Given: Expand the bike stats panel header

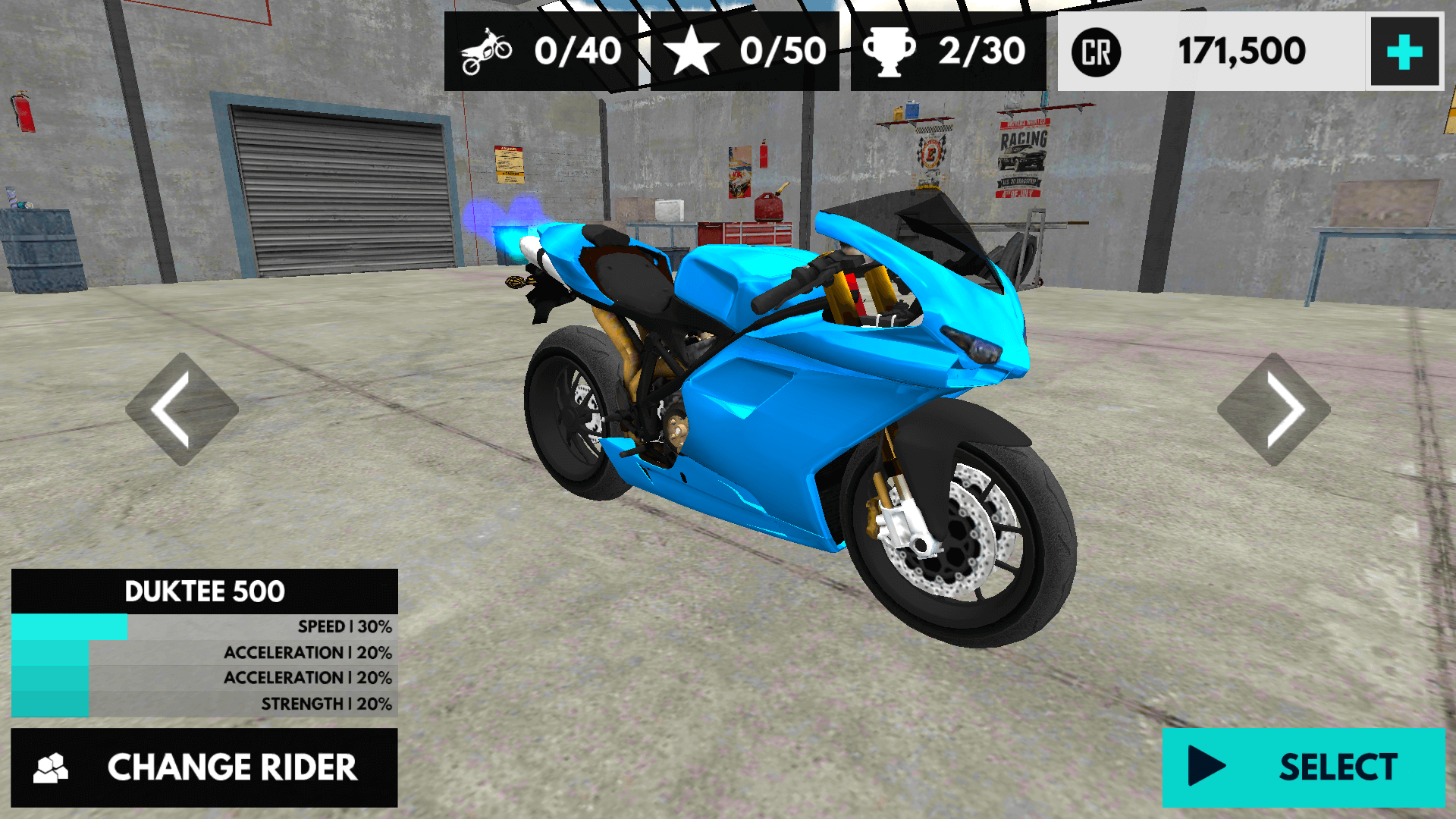Looking at the screenshot, I should [x=205, y=591].
